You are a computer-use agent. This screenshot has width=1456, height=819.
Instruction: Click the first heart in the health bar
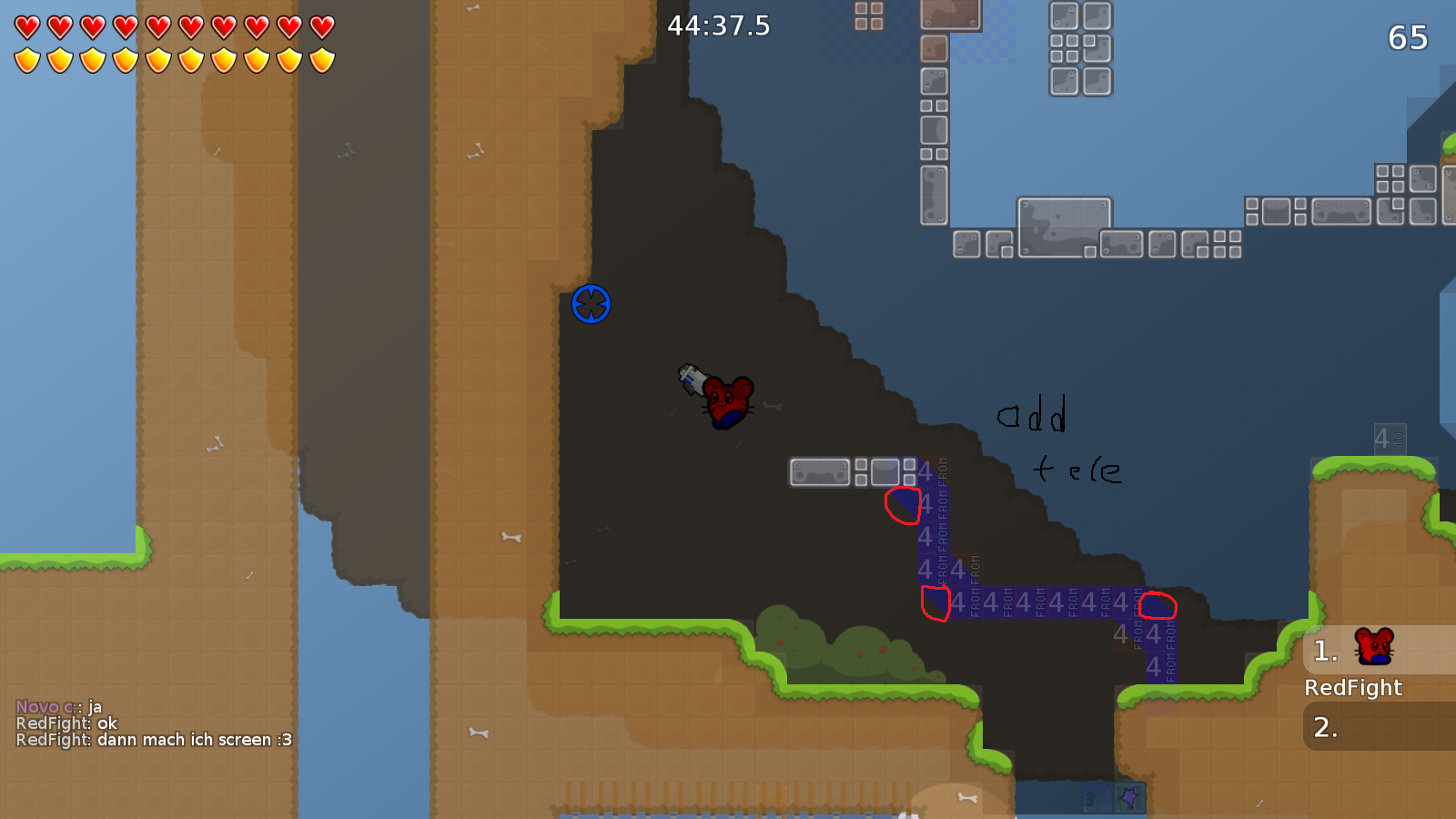pyautogui.click(x=25, y=26)
